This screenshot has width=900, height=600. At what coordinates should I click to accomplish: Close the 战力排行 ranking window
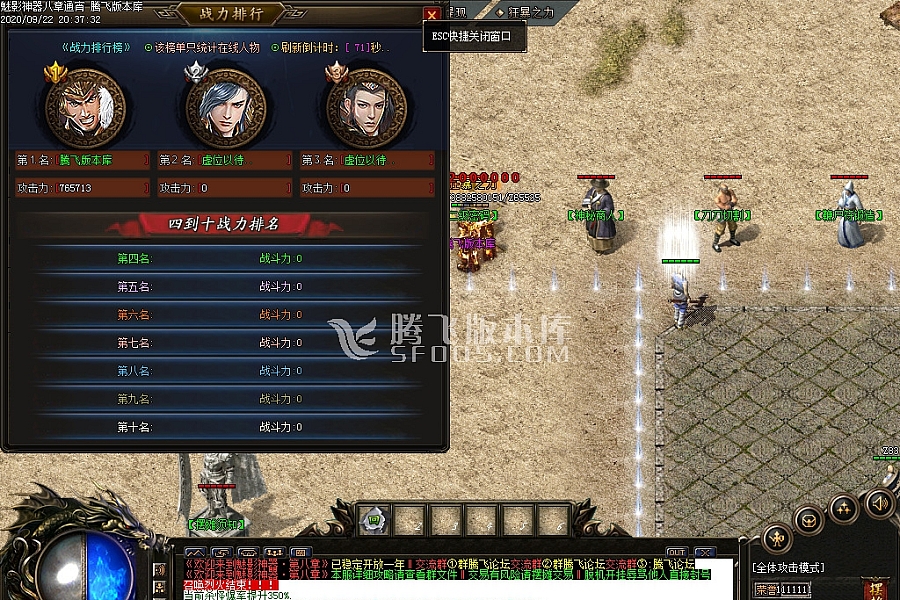[431, 14]
